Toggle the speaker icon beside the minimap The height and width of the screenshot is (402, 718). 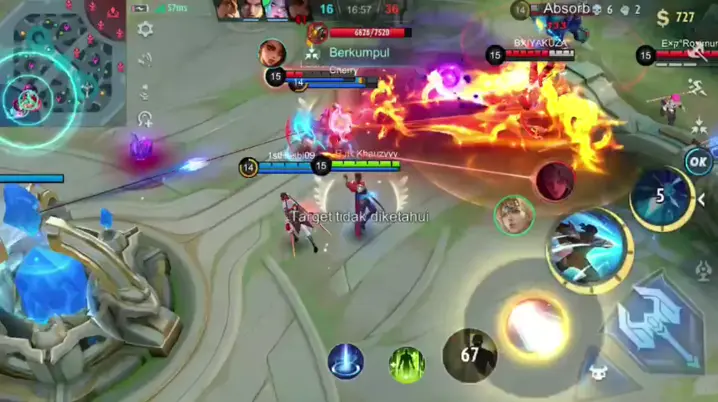coord(146,60)
